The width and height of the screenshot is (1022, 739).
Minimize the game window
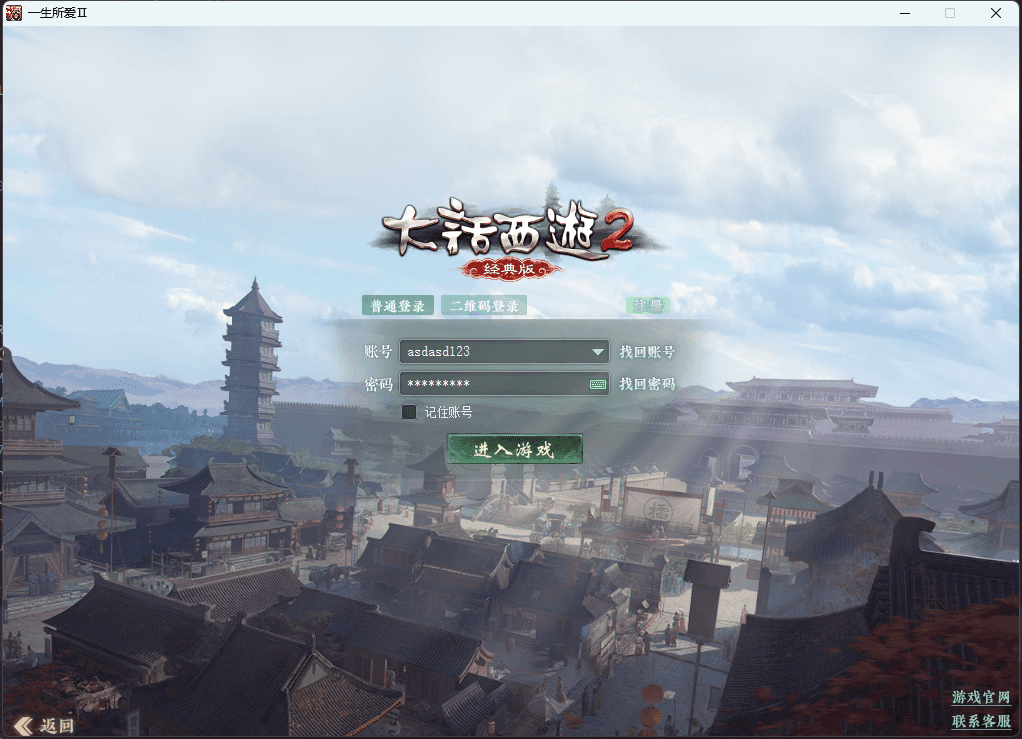point(904,13)
